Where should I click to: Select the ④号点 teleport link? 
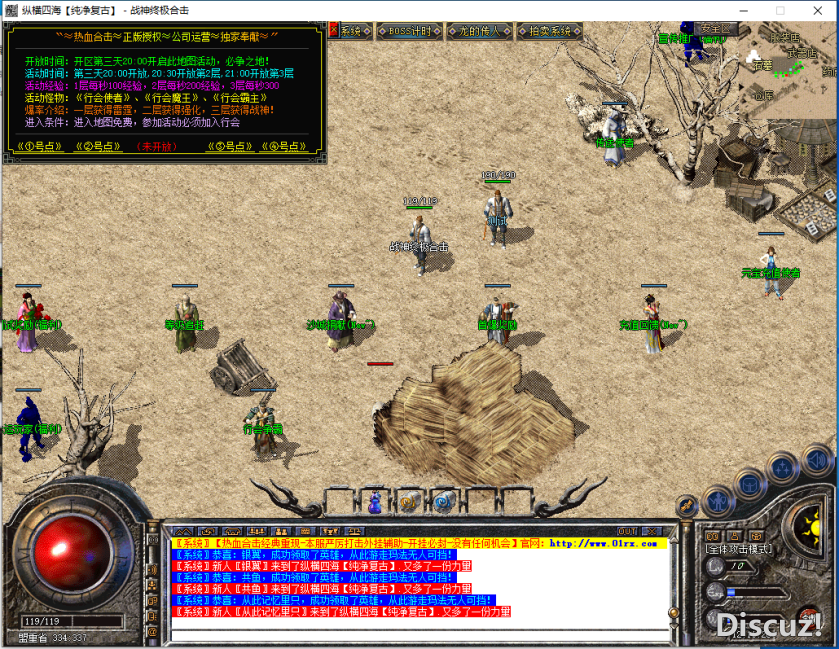284,146
